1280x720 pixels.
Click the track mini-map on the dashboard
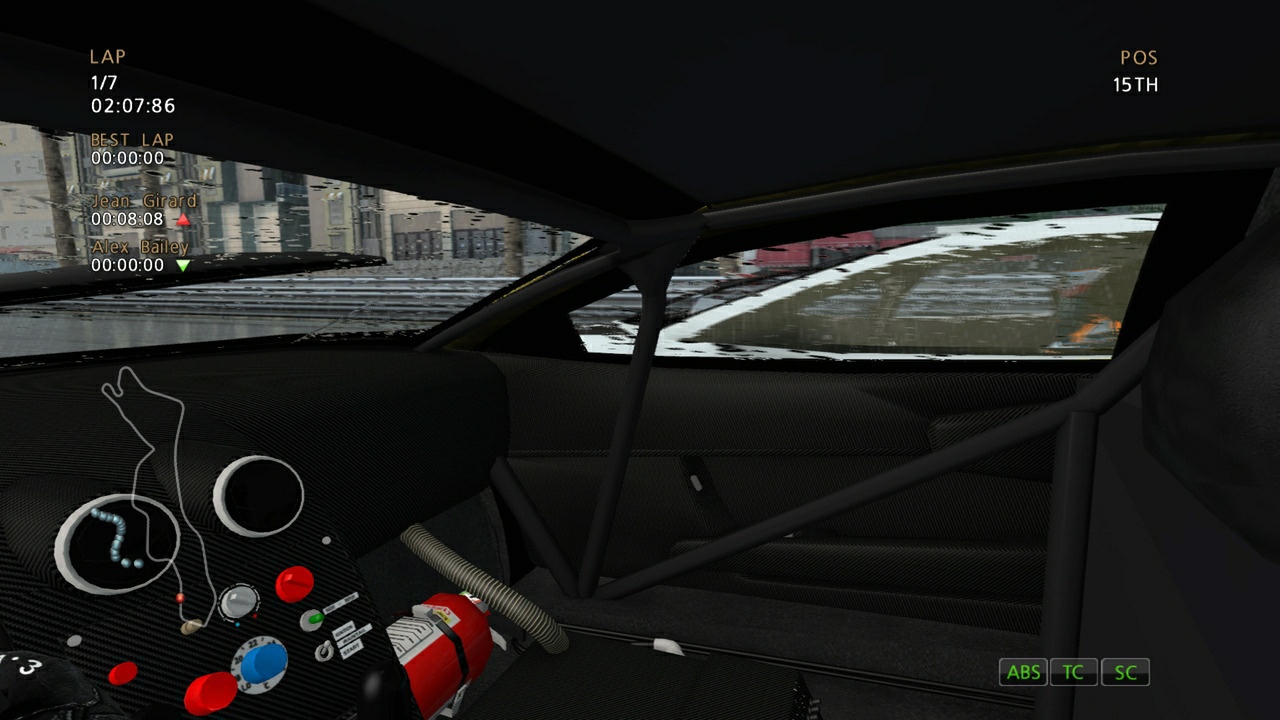140,470
